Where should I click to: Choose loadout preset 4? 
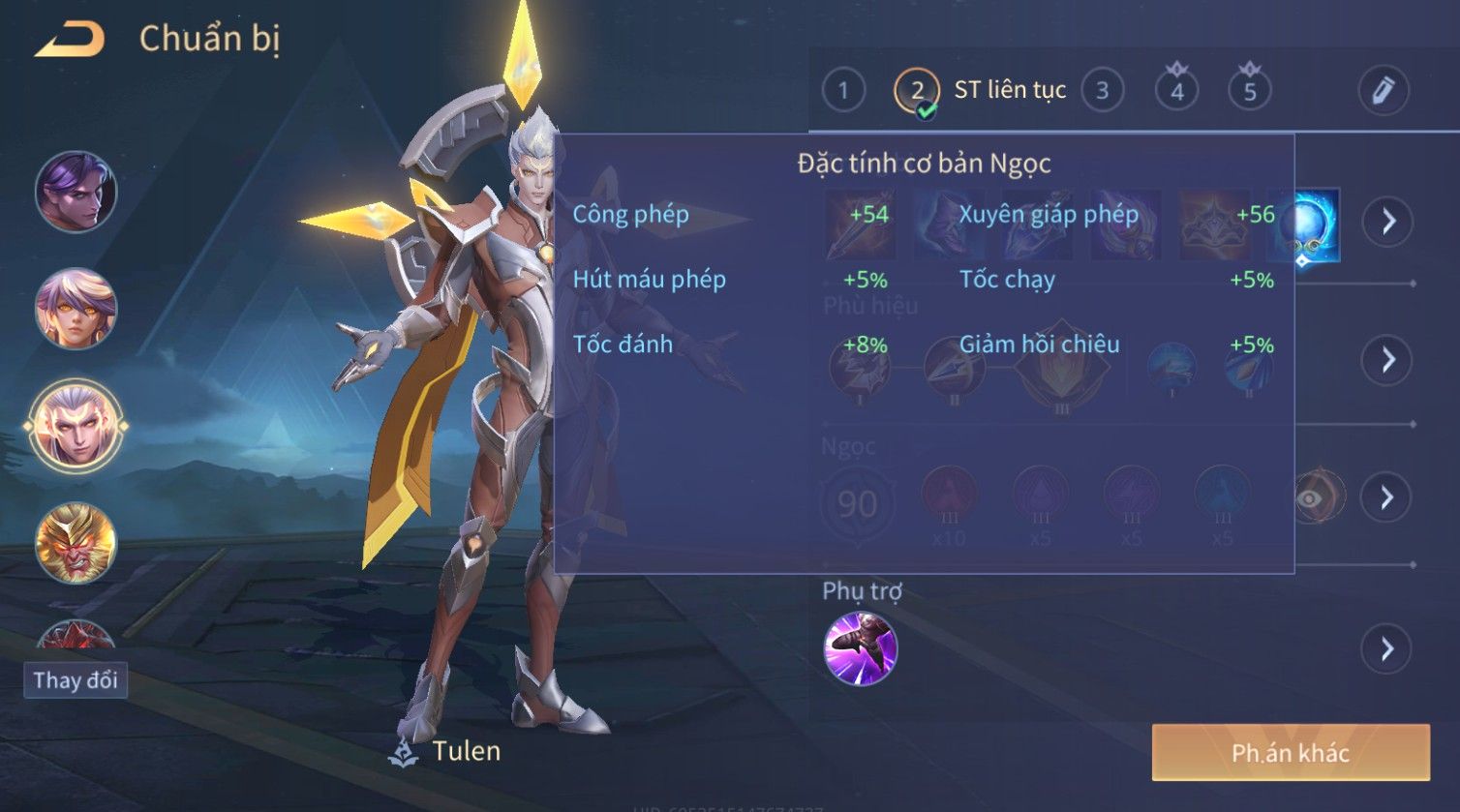pos(1176,91)
